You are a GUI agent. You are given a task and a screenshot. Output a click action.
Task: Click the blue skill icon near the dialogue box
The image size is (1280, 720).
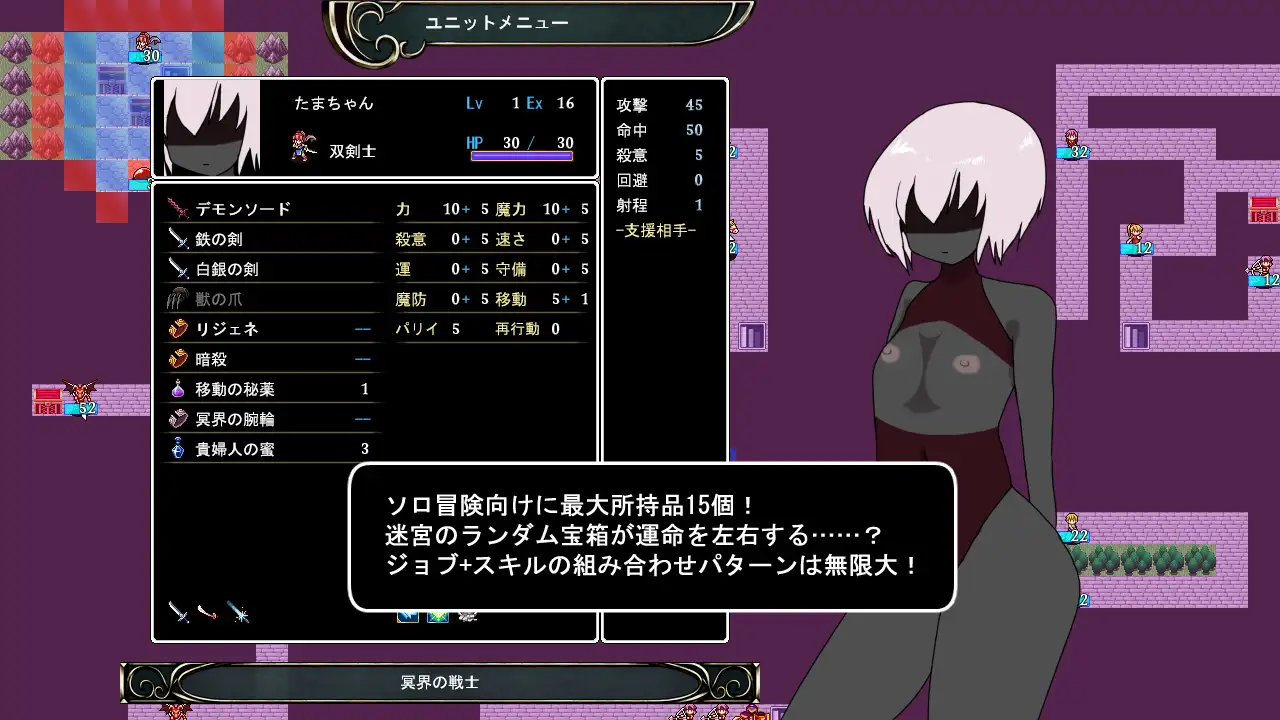click(x=409, y=615)
